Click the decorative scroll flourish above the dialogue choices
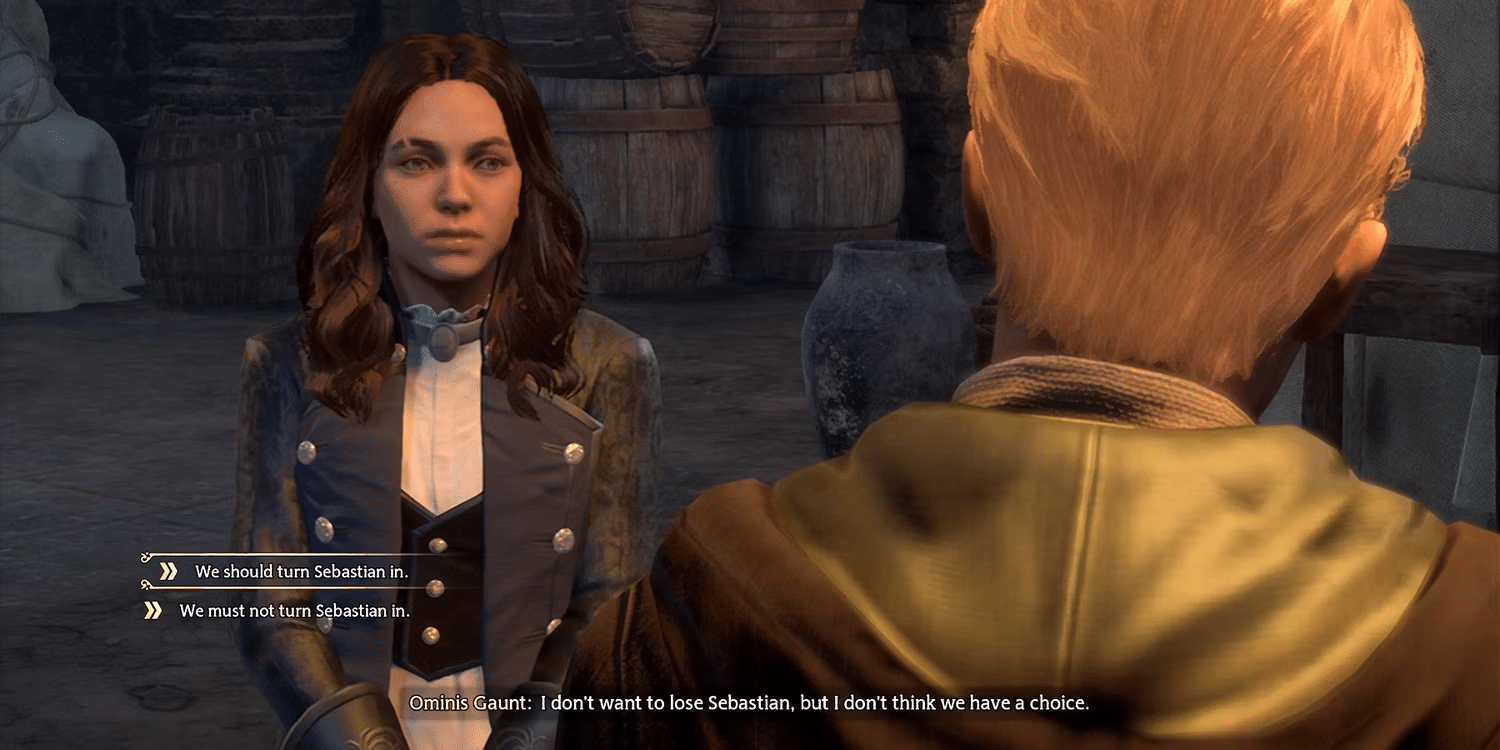This screenshot has width=1500, height=750. 145,555
